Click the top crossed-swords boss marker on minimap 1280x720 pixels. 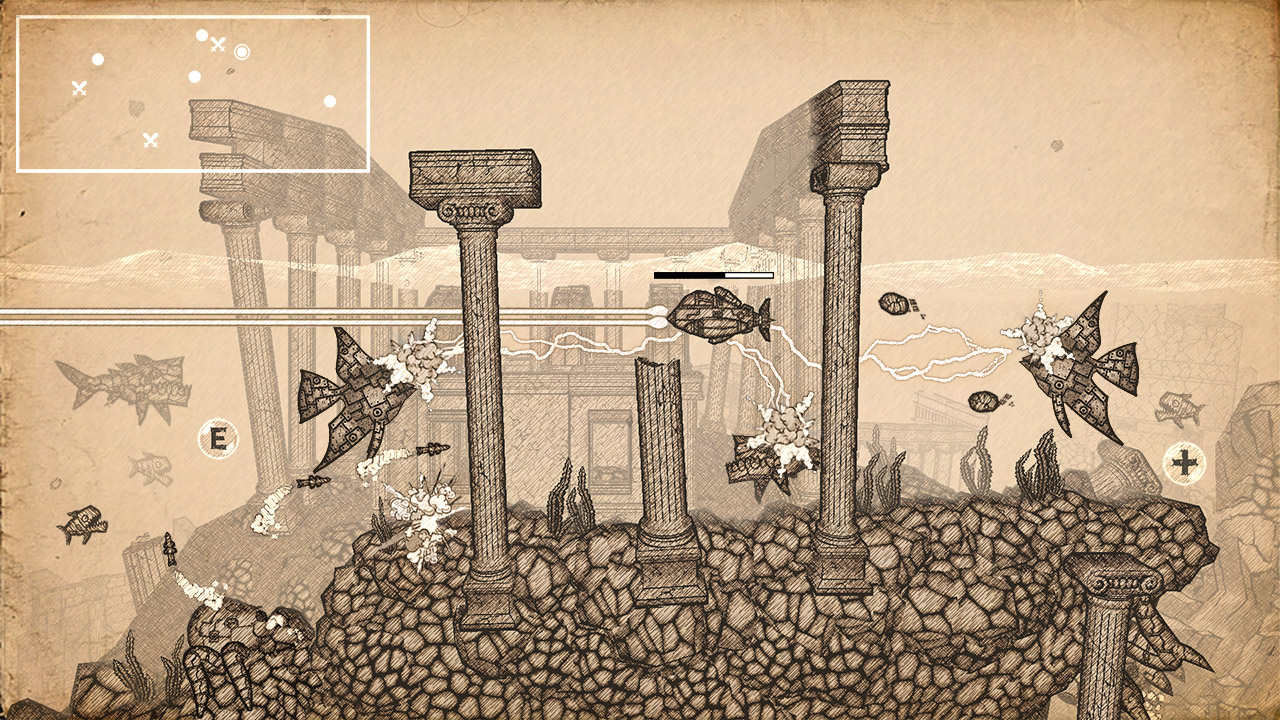(218, 46)
